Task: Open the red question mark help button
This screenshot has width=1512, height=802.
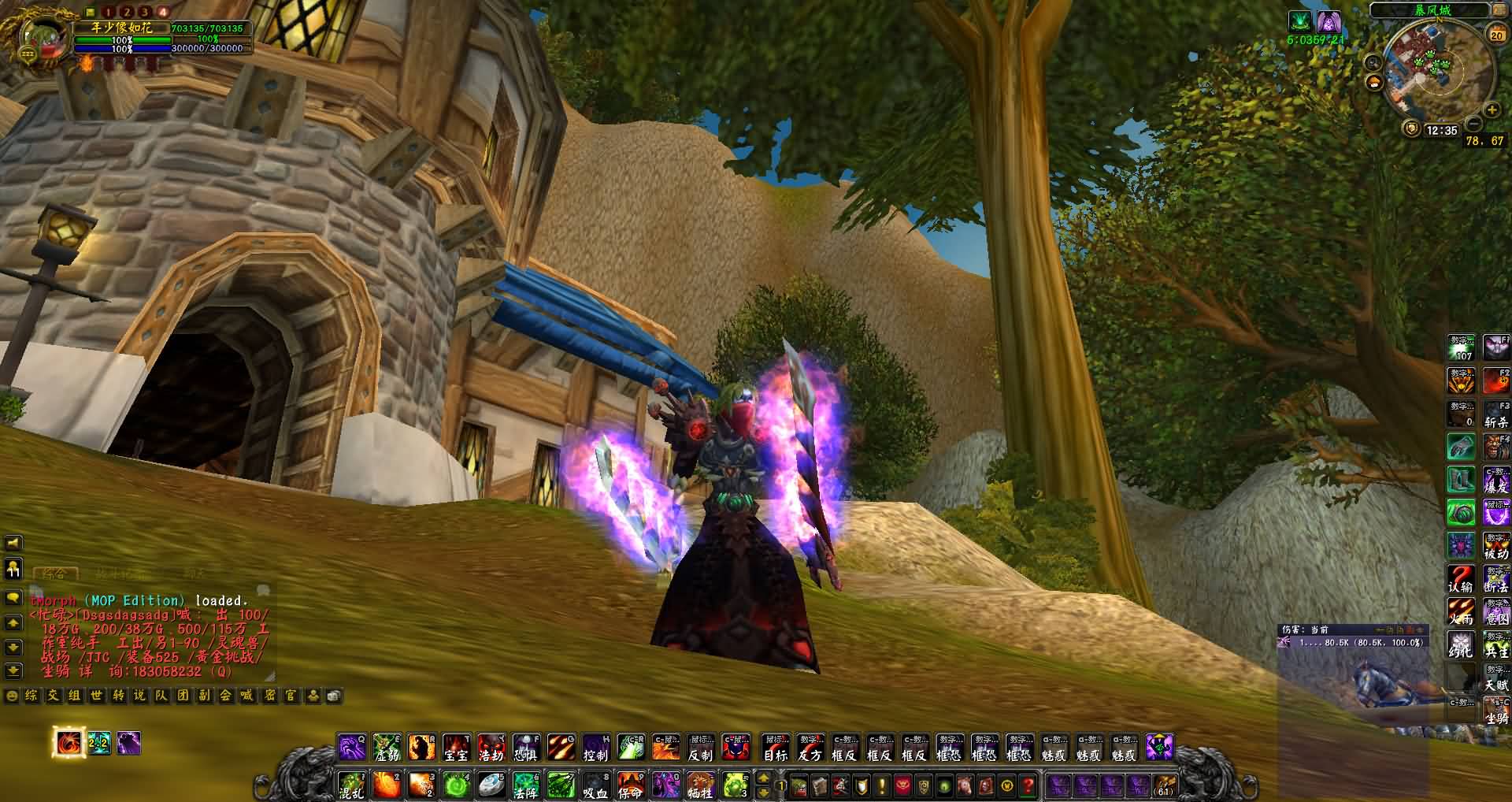Action: tap(1028, 785)
